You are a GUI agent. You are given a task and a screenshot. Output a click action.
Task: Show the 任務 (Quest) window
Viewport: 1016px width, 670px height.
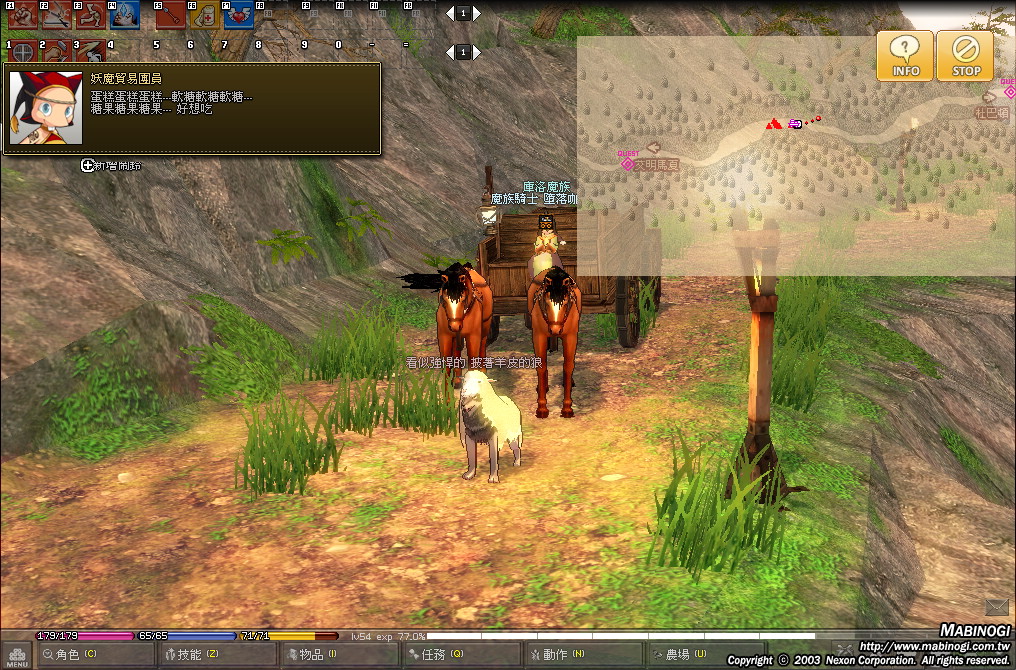[440, 655]
